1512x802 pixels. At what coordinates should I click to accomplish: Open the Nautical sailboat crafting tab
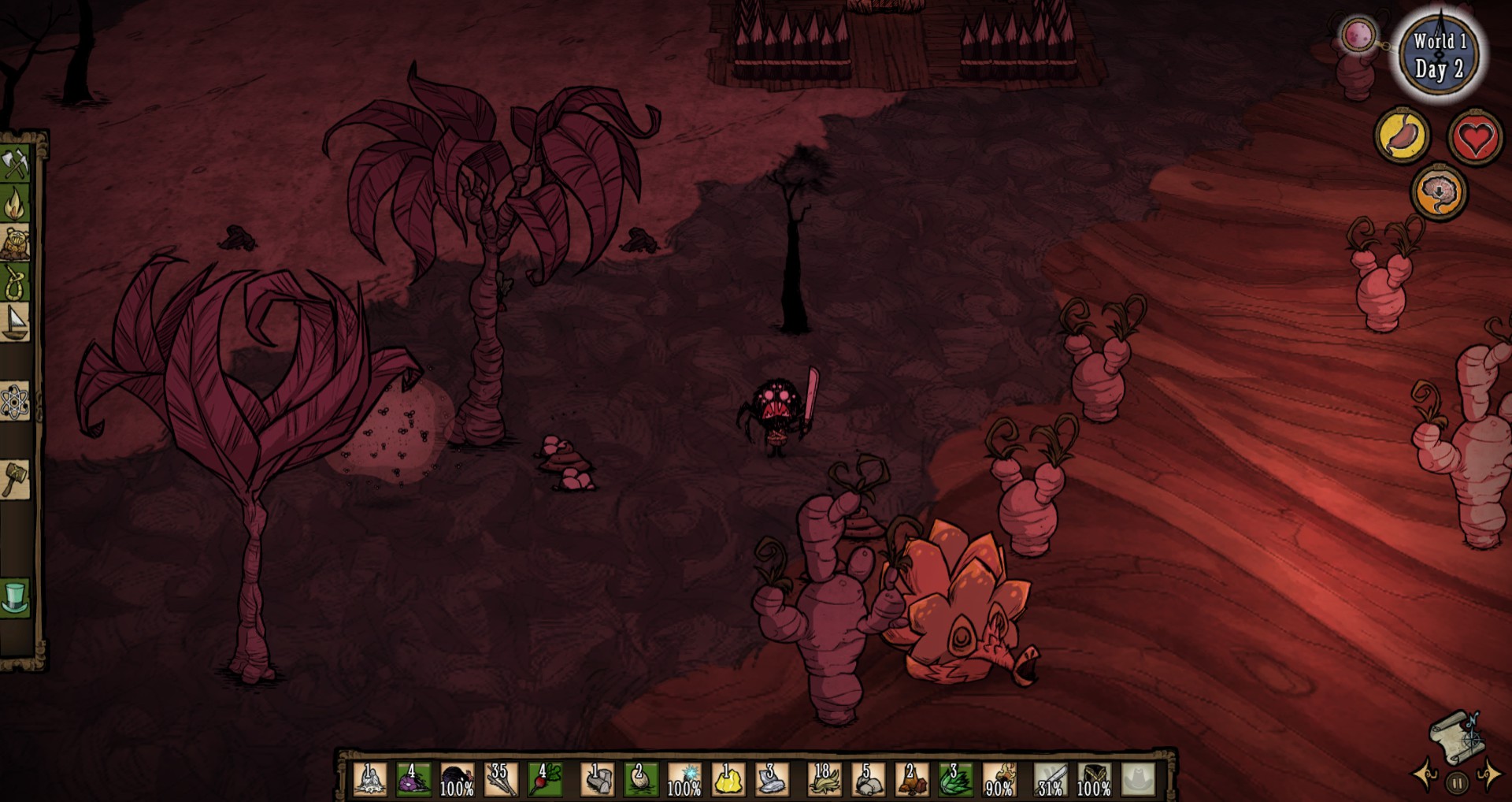(x=15, y=322)
